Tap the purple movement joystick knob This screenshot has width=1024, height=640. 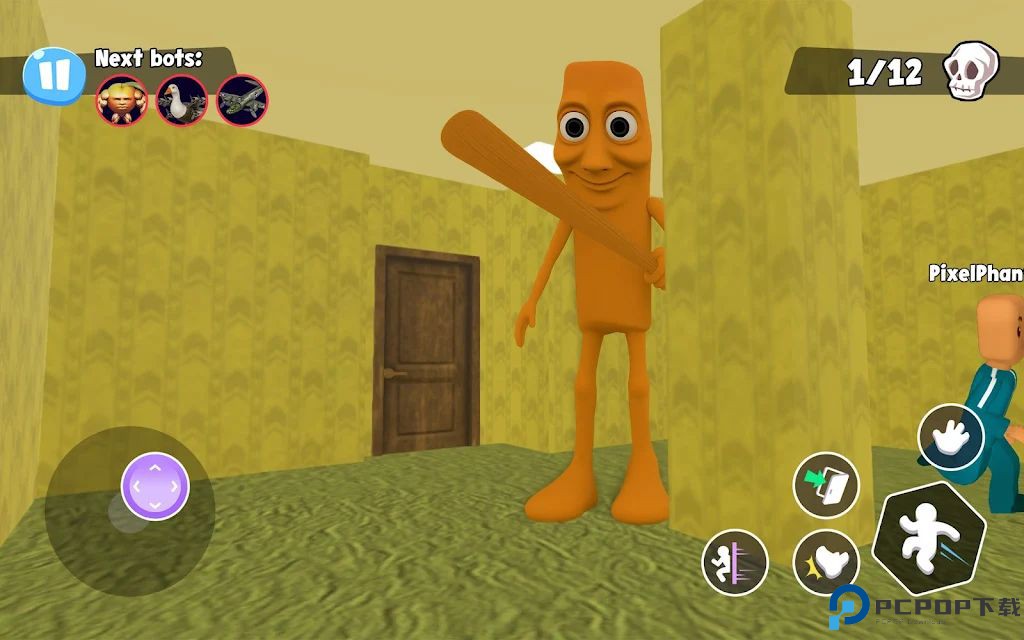pos(155,487)
